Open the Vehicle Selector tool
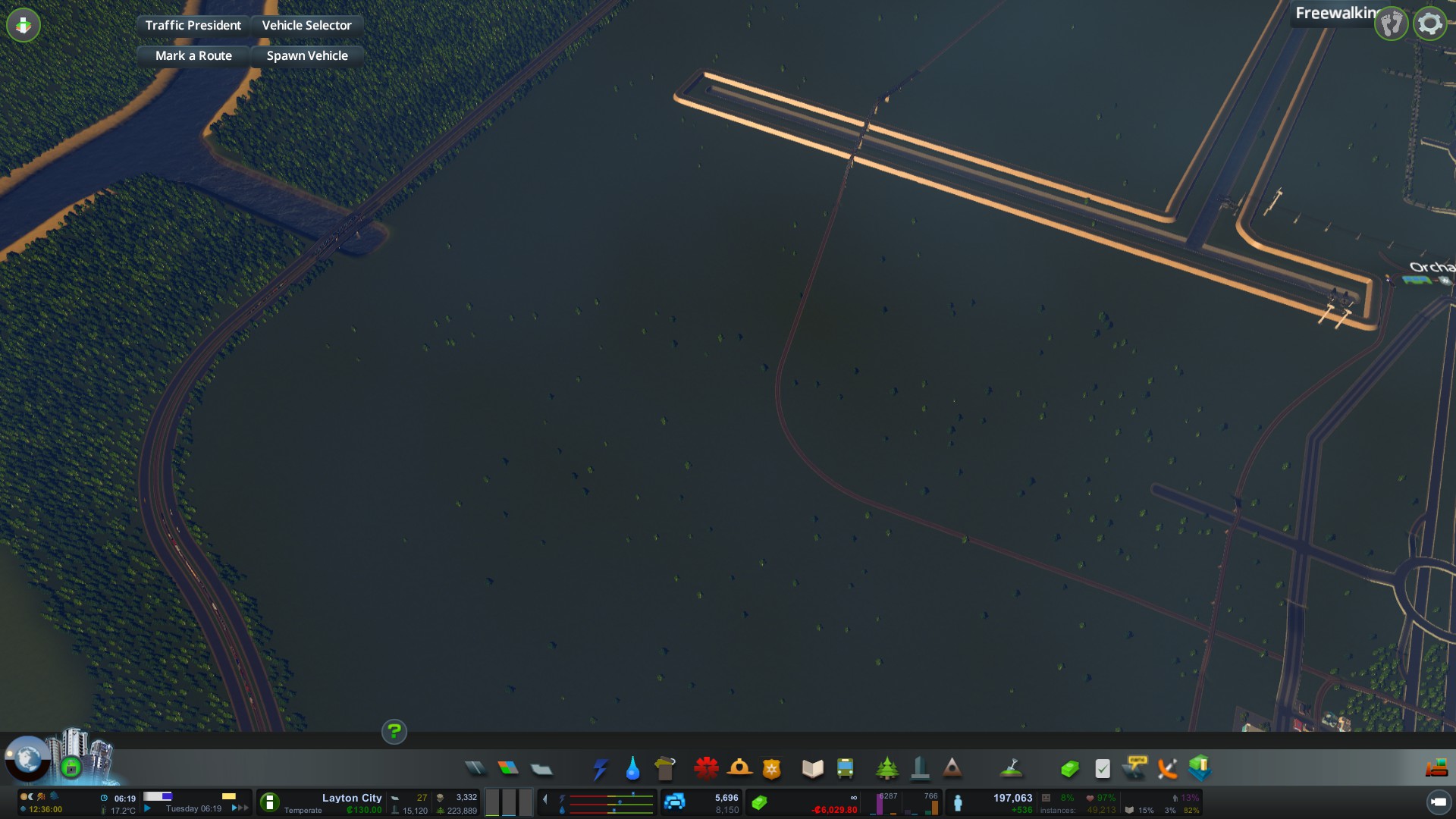 306,25
